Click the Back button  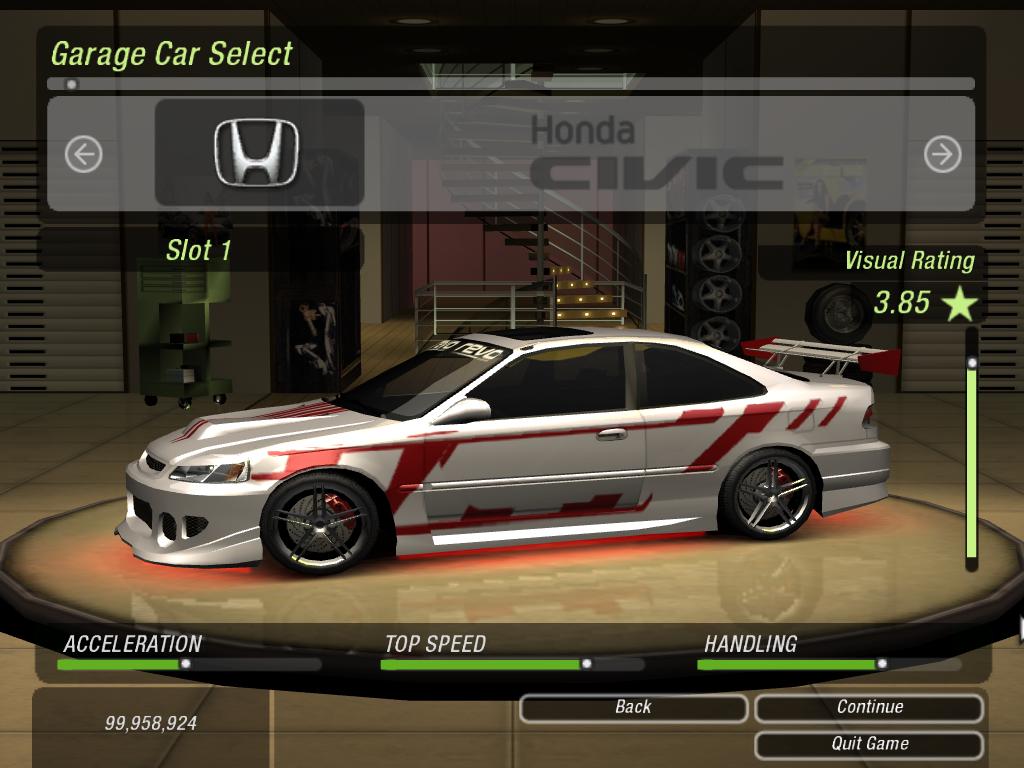[633, 707]
